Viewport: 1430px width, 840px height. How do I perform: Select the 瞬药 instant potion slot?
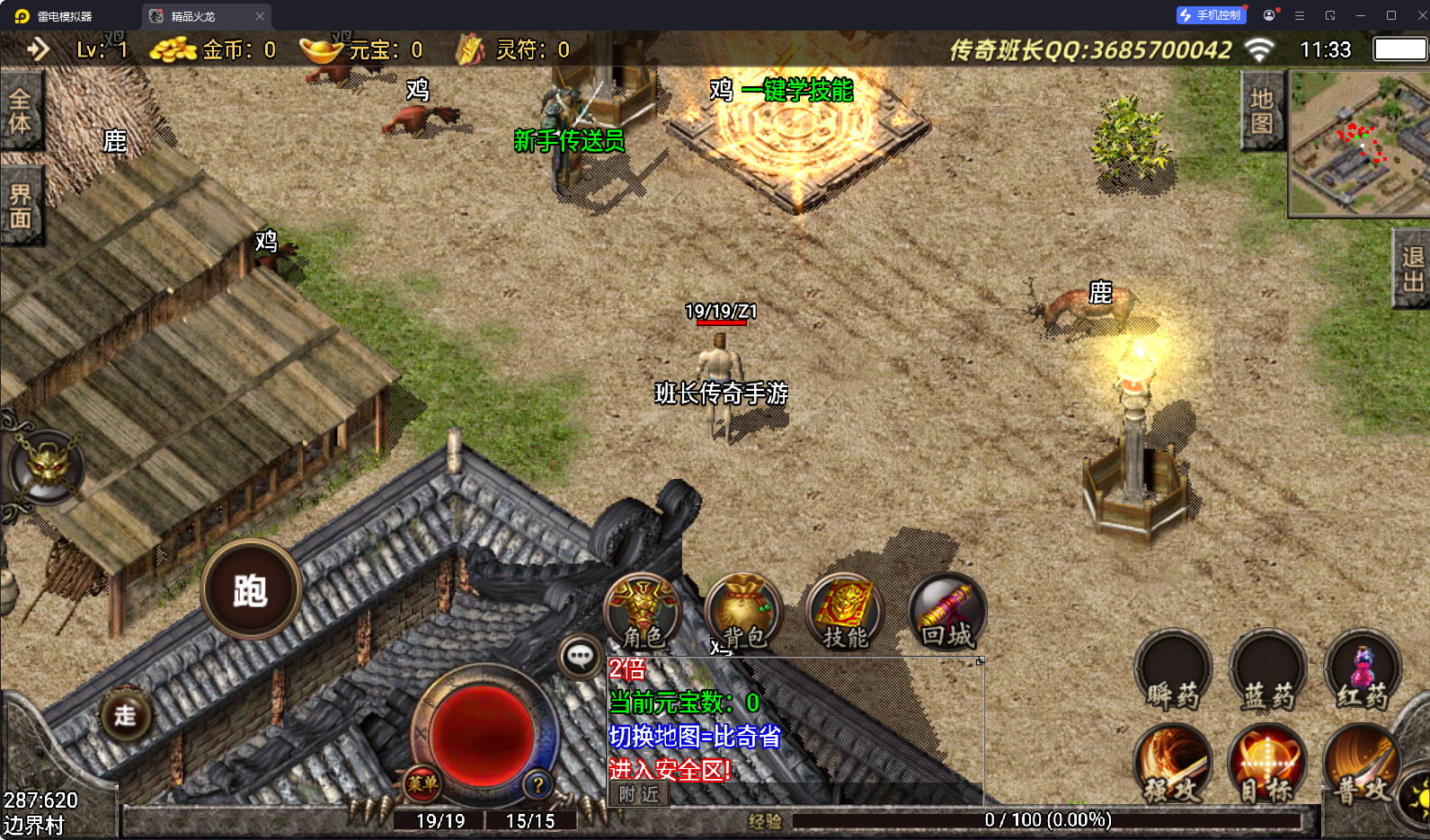[1173, 672]
